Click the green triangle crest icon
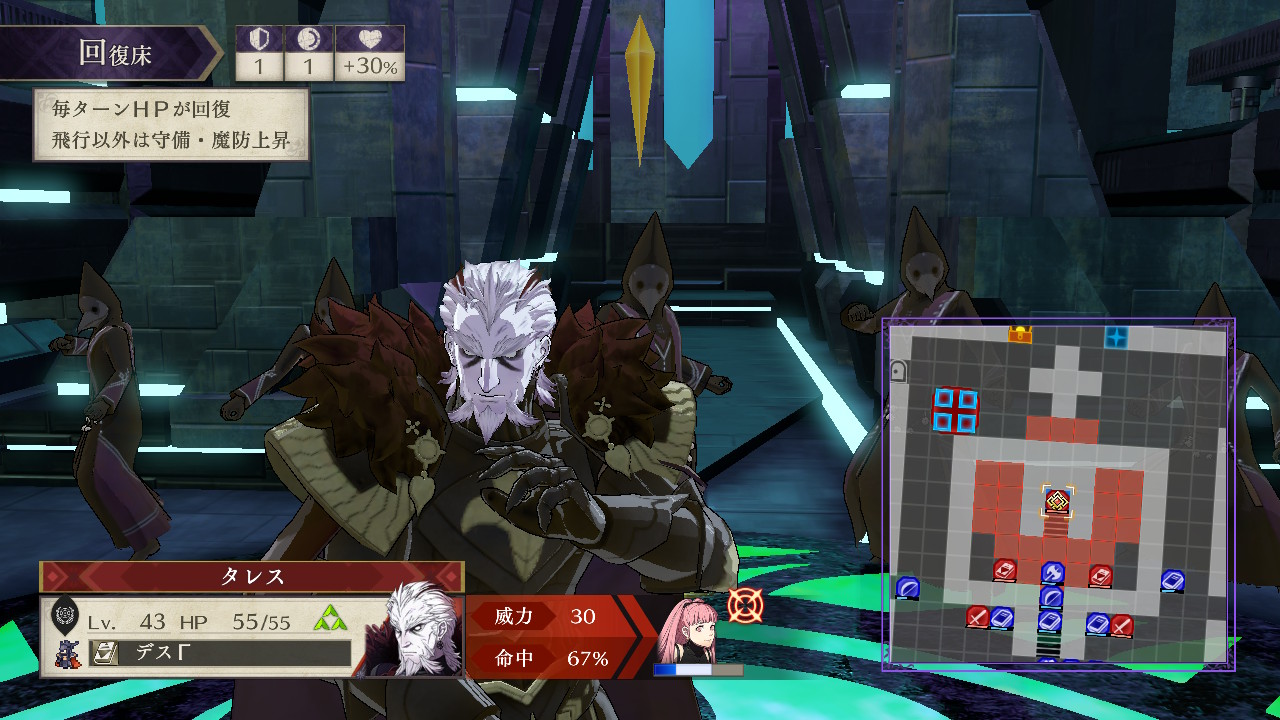Screen dimensions: 1280x720 (x=330, y=620)
